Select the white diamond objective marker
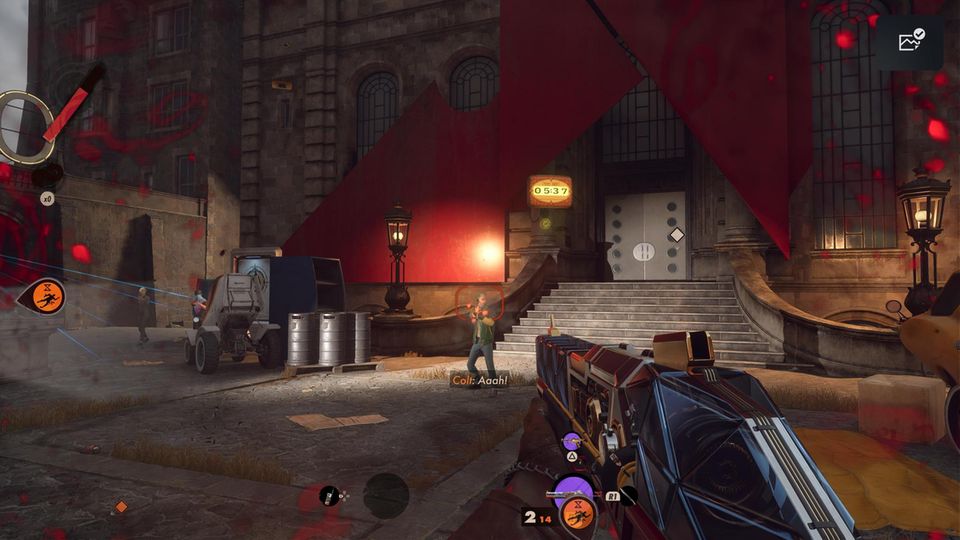This screenshot has width=960, height=540. click(677, 235)
